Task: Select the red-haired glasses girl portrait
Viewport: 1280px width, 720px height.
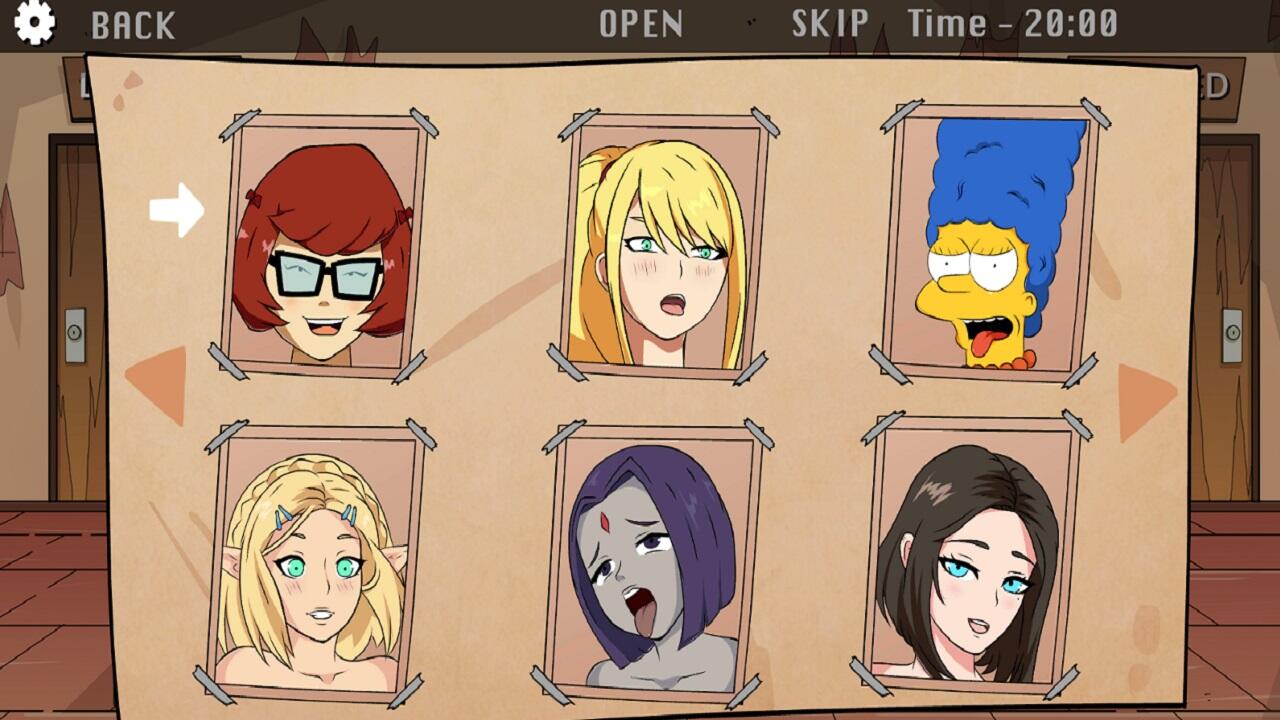Action: click(x=323, y=250)
